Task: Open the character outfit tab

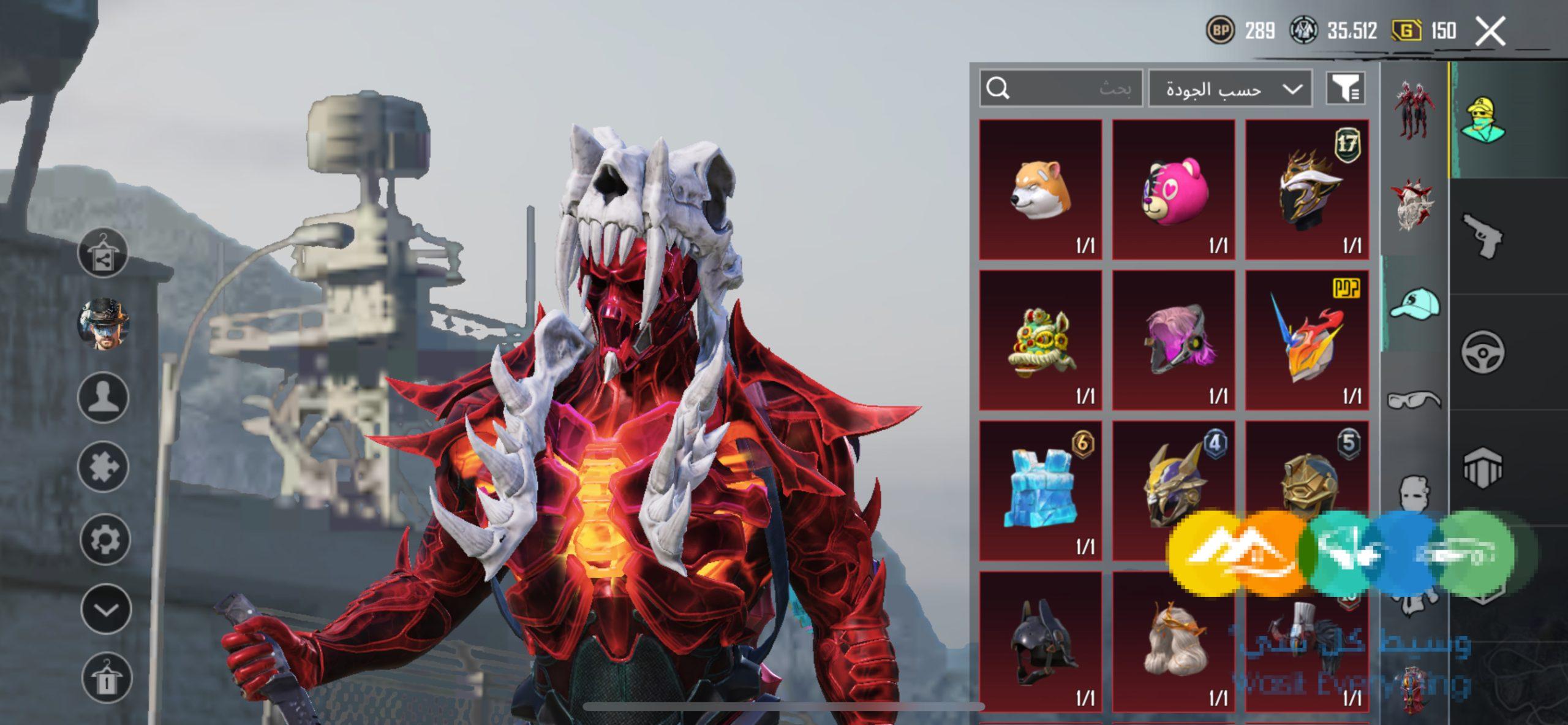Action: 1482,120
